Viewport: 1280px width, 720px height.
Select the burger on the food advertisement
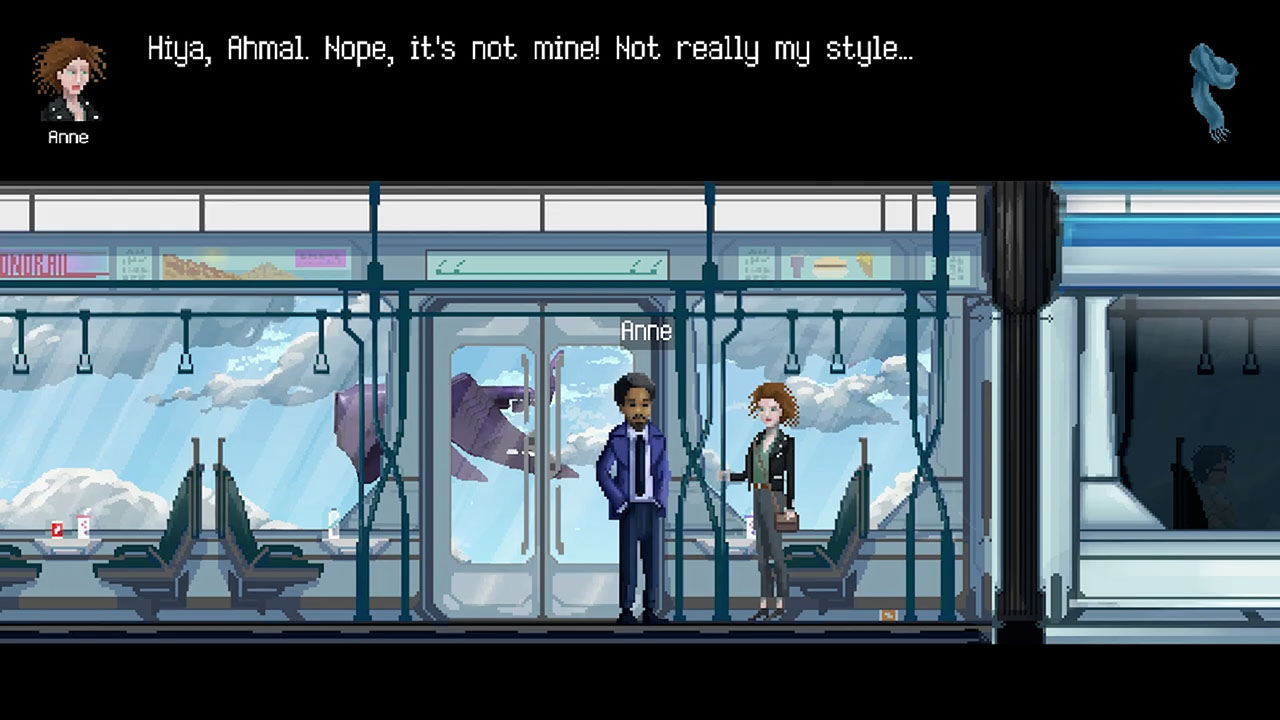(x=828, y=266)
